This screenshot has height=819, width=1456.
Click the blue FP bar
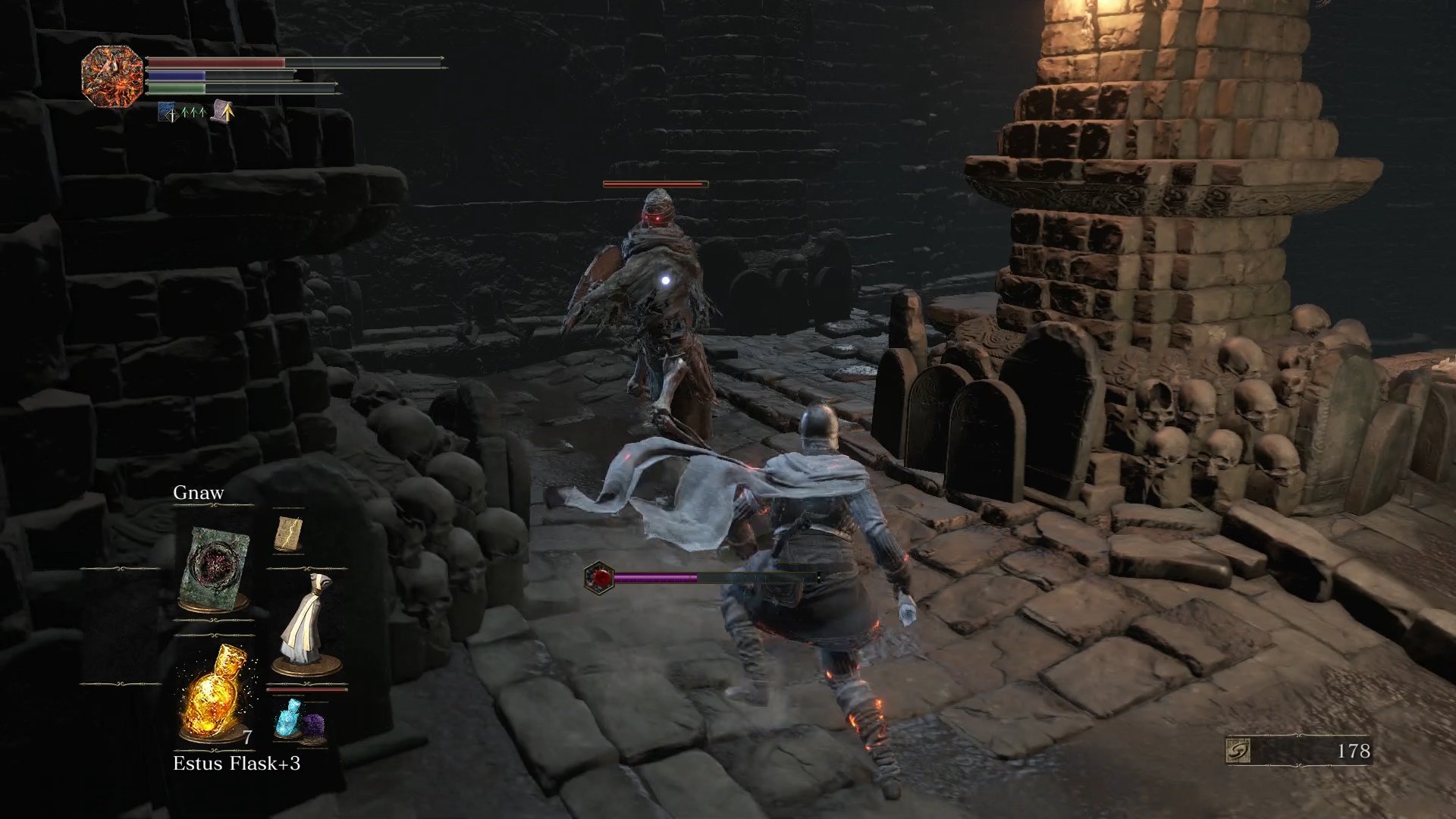(178, 77)
